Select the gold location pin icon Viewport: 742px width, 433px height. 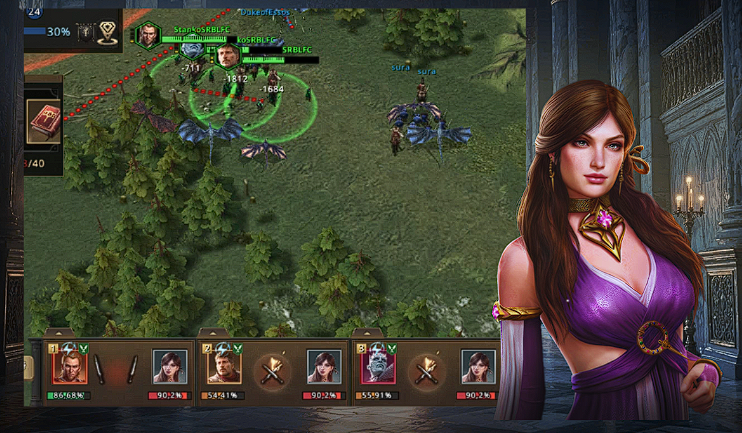107,32
